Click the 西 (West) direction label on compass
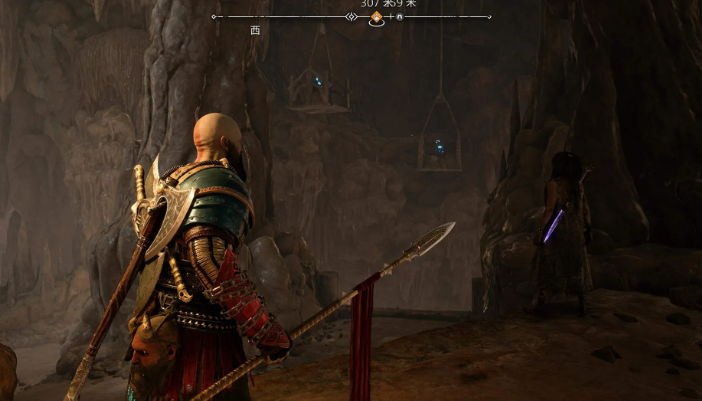 [x=255, y=31]
